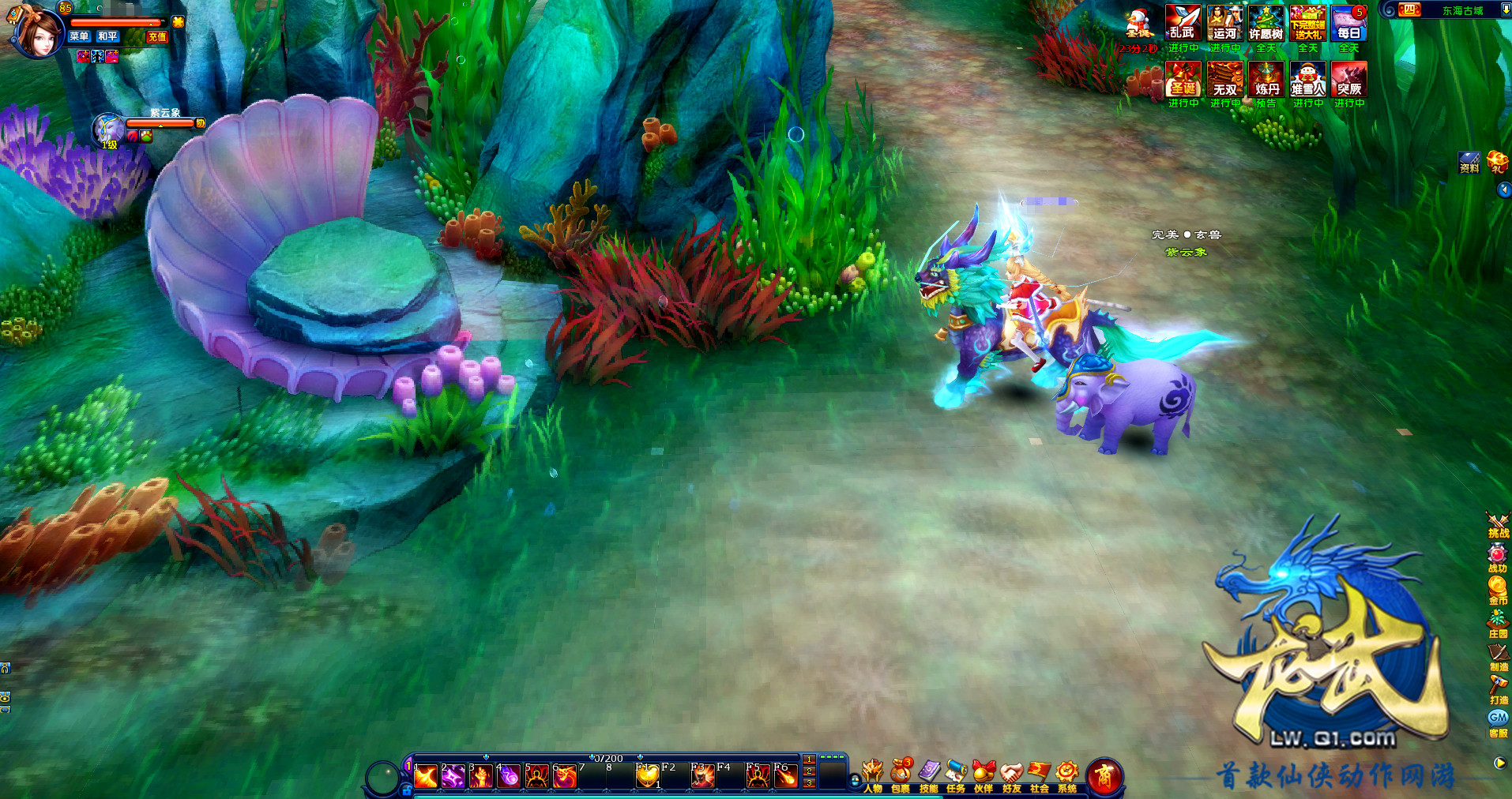Open the 炼丹 alchemy event icon
The image size is (1512, 799).
click(1266, 80)
